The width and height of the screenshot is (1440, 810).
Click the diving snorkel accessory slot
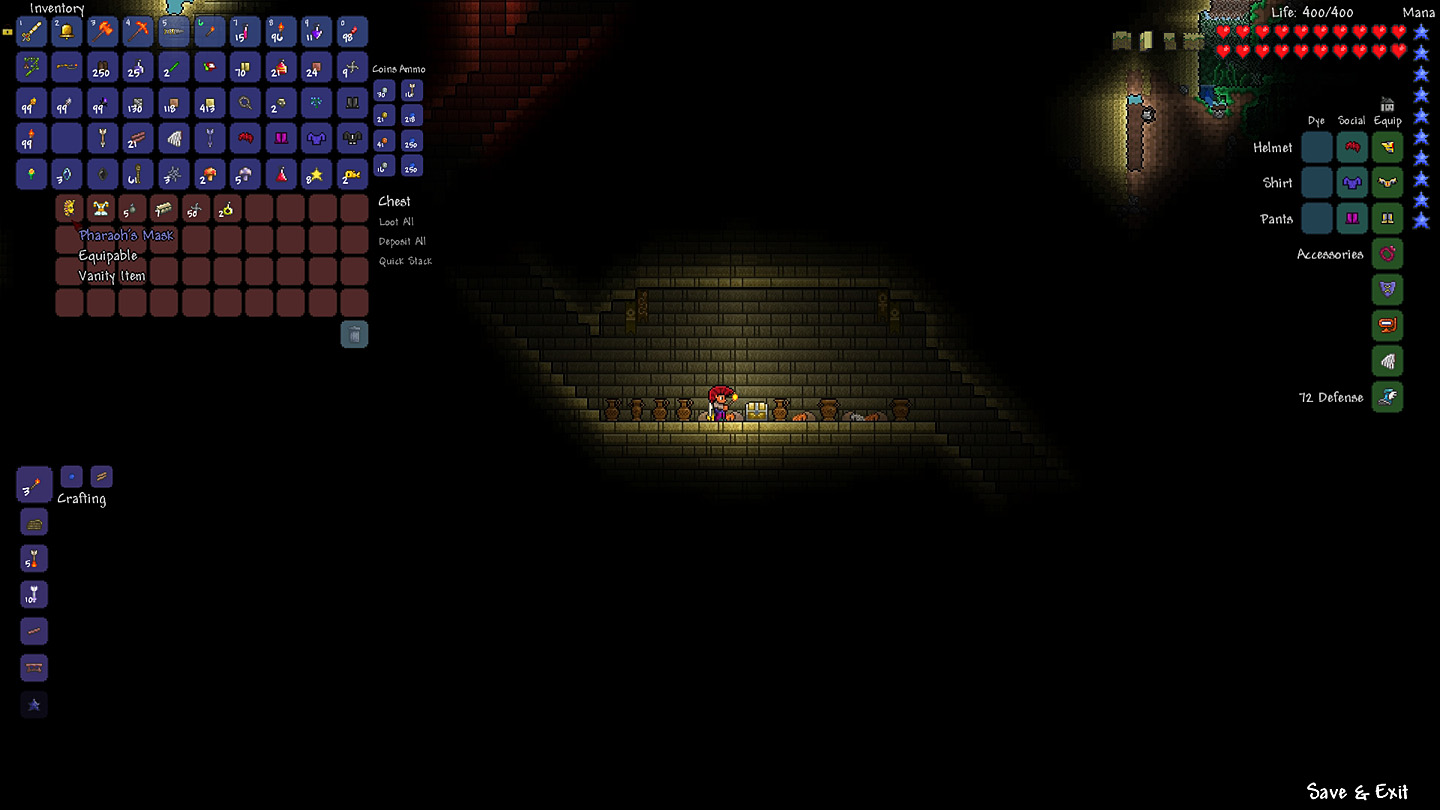click(1387, 326)
